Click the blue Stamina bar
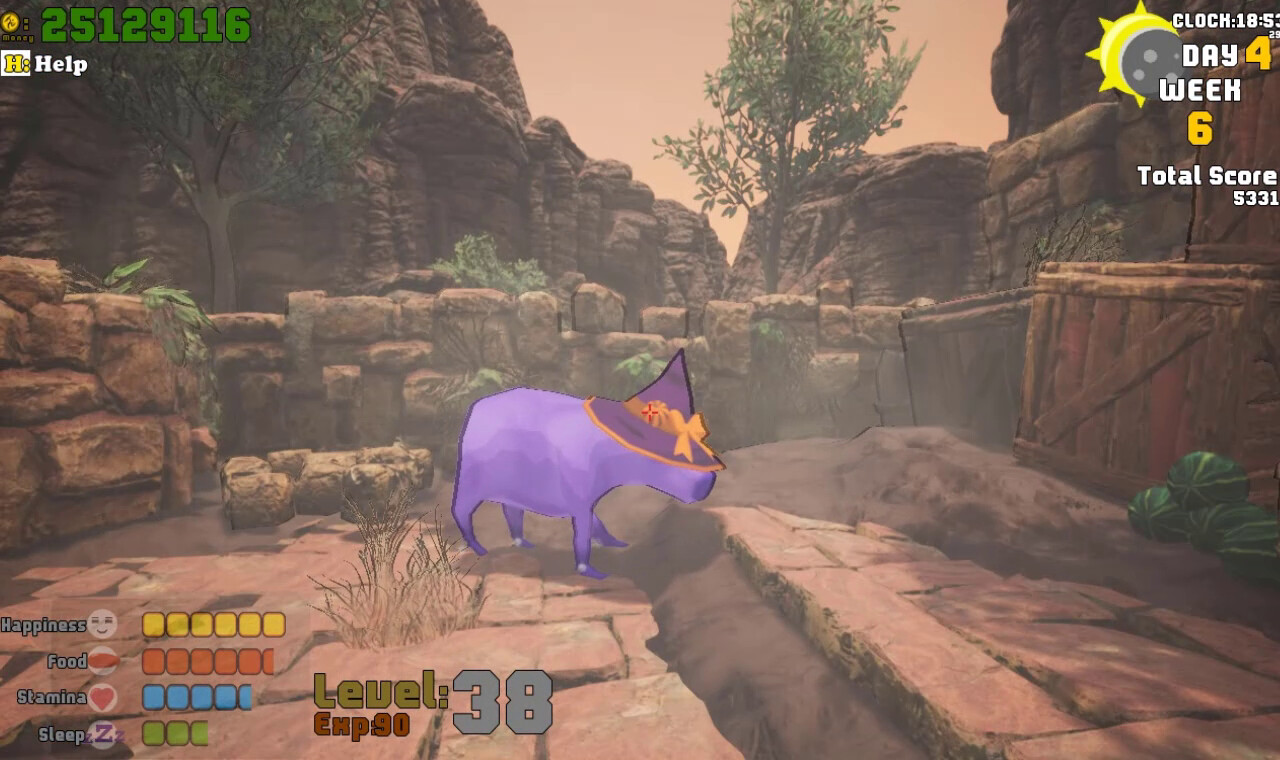 195,698
